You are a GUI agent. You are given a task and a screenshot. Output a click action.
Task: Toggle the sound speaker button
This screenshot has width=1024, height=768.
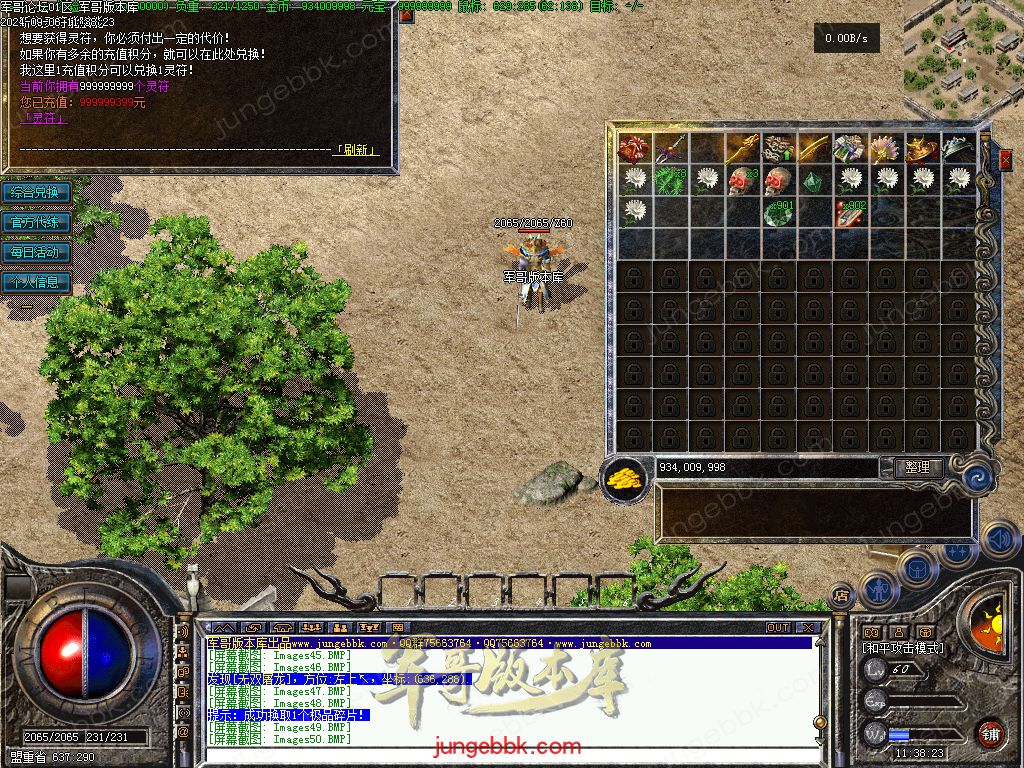(999, 539)
